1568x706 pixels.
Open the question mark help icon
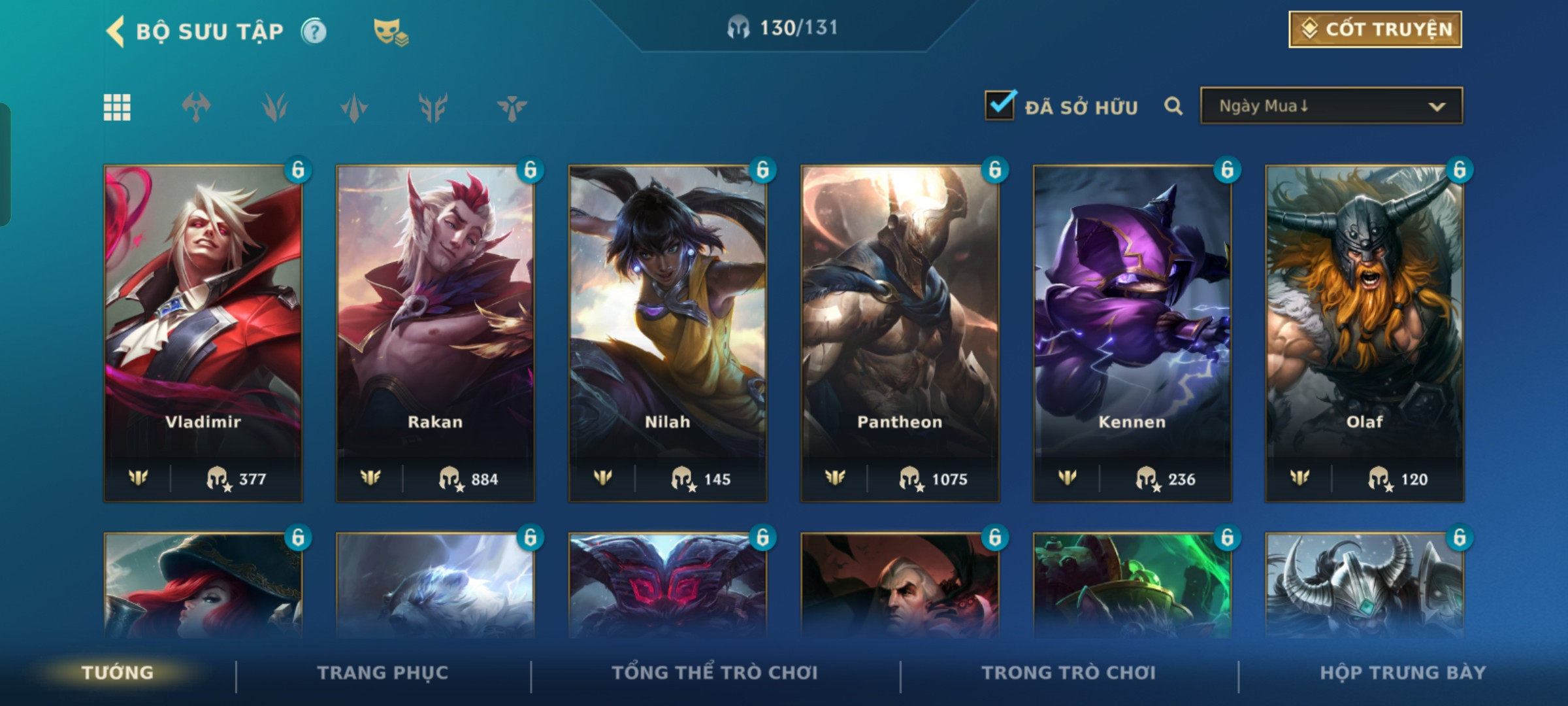[314, 31]
